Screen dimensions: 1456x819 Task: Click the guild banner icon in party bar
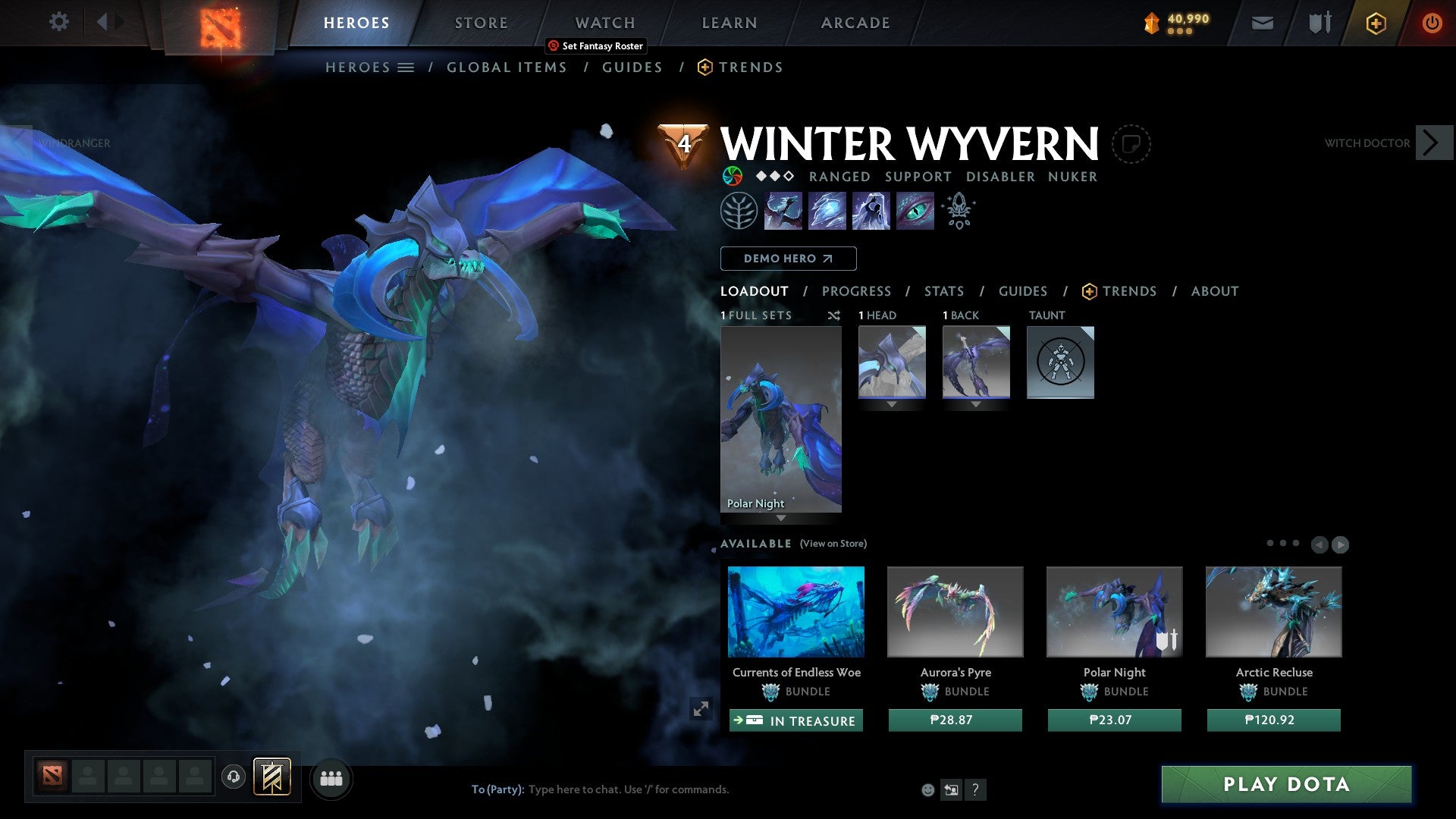[x=274, y=778]
